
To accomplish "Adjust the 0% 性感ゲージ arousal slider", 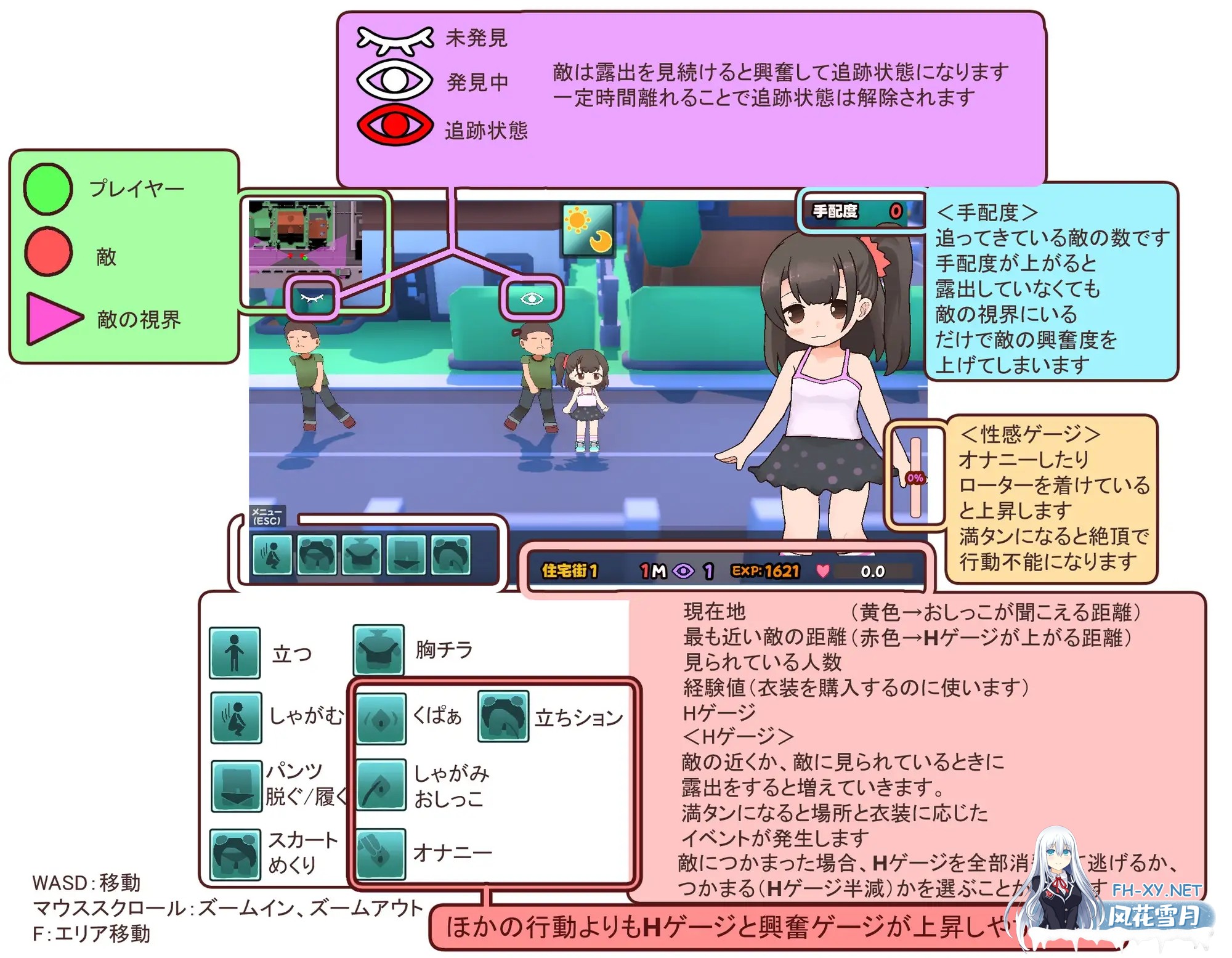I will (x=915, y=477).
